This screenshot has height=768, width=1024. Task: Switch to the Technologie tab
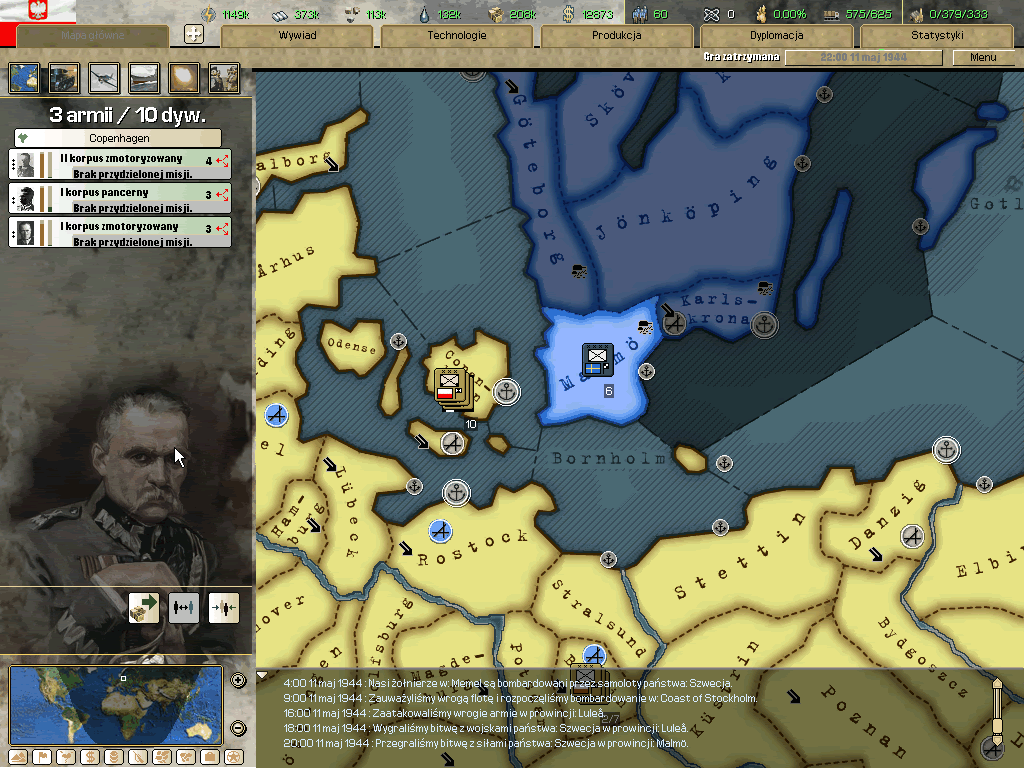point(456,35)
